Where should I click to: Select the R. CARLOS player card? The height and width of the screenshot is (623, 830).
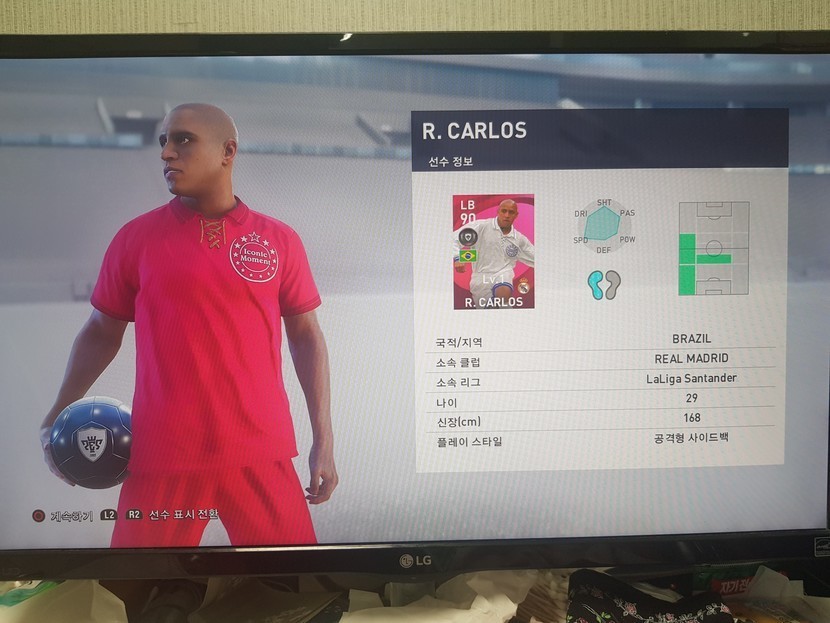[x=493, y=251]
